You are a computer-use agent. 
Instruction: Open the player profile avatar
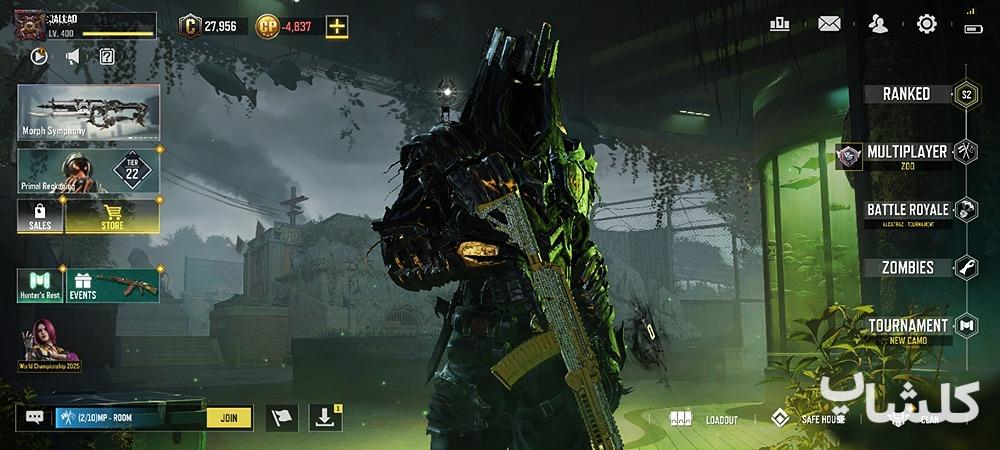[x=29, y=26]
